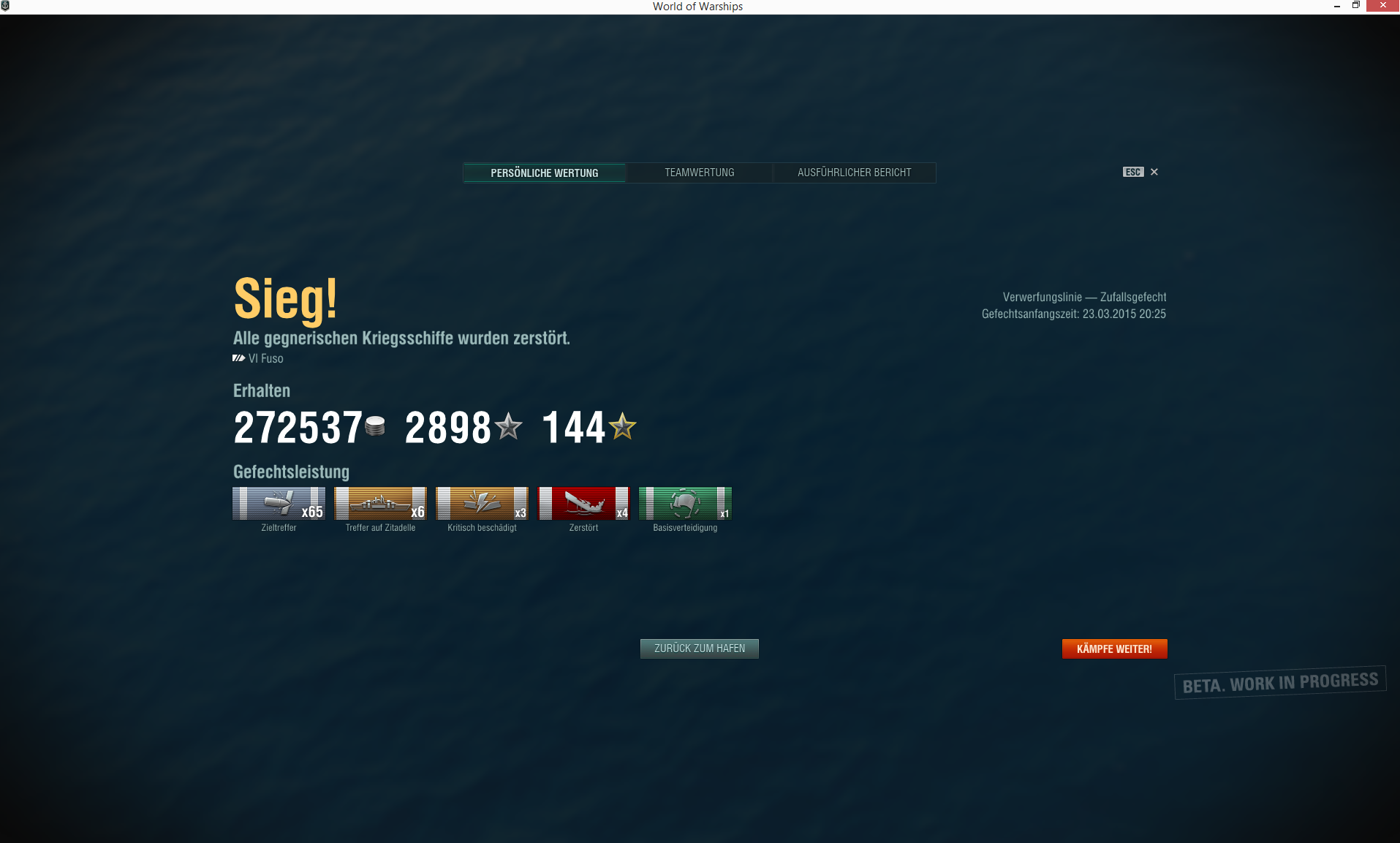Screen dimensions: 1400x843
Task: Click the Gefechtsleistung section heading
Action: 291,472
